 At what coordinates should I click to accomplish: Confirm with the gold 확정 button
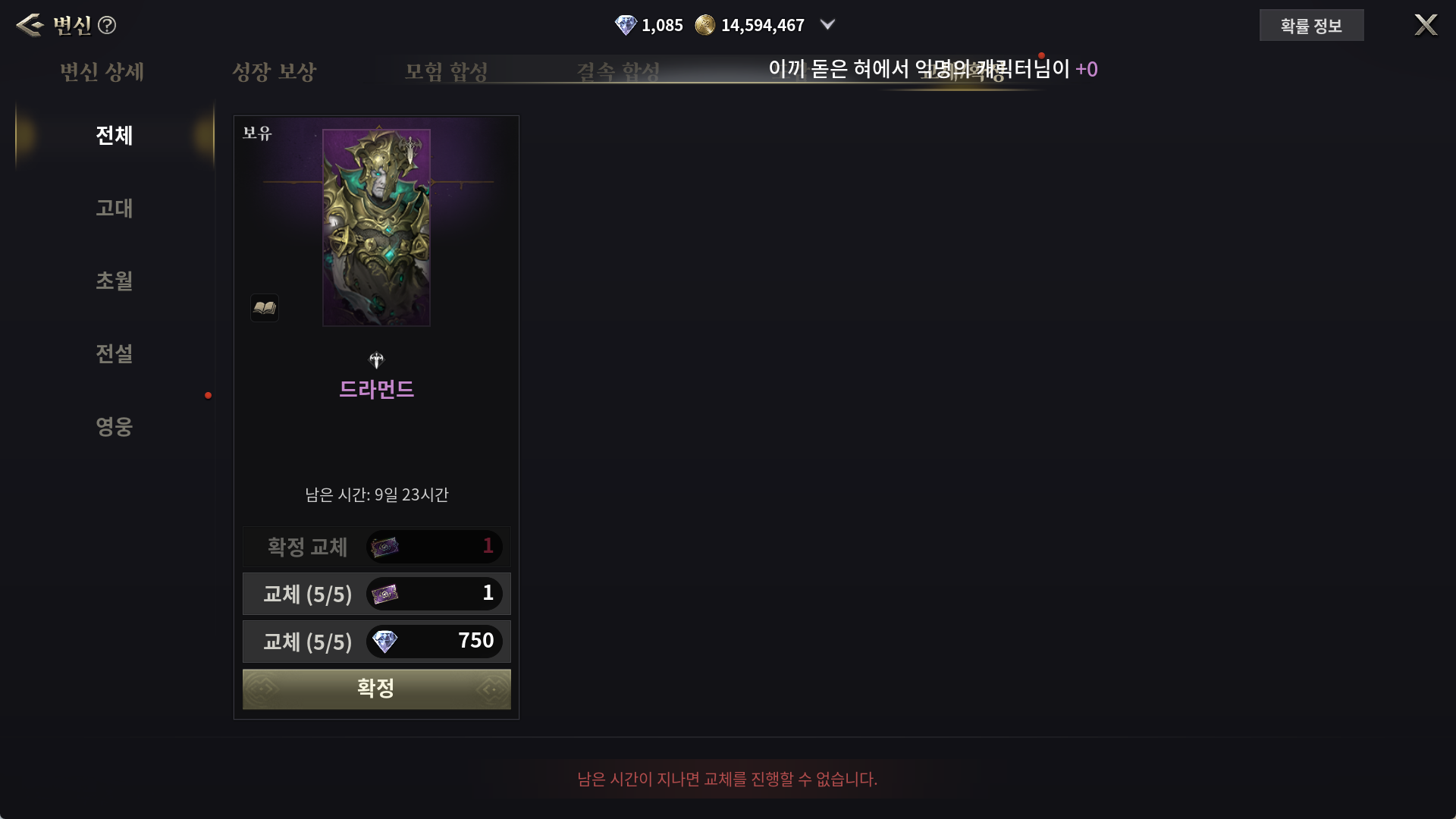click(x=376, y=689)
